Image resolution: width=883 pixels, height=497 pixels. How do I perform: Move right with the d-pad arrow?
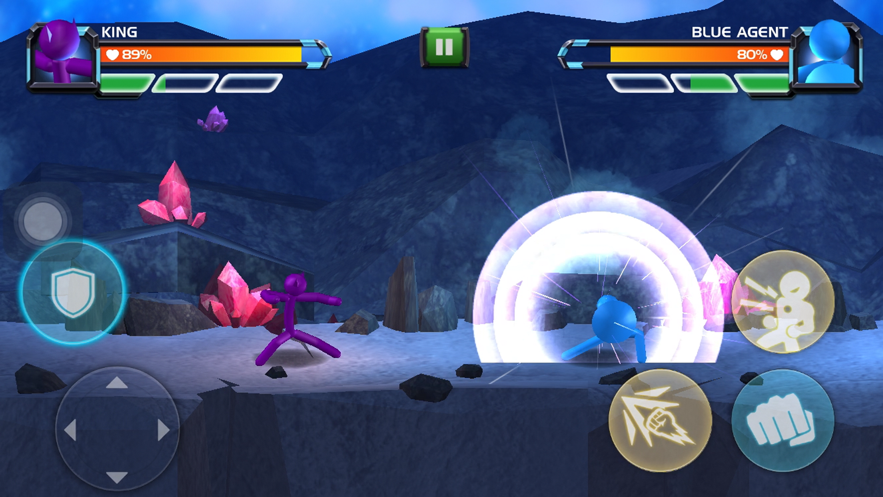(x=163, y=430)
